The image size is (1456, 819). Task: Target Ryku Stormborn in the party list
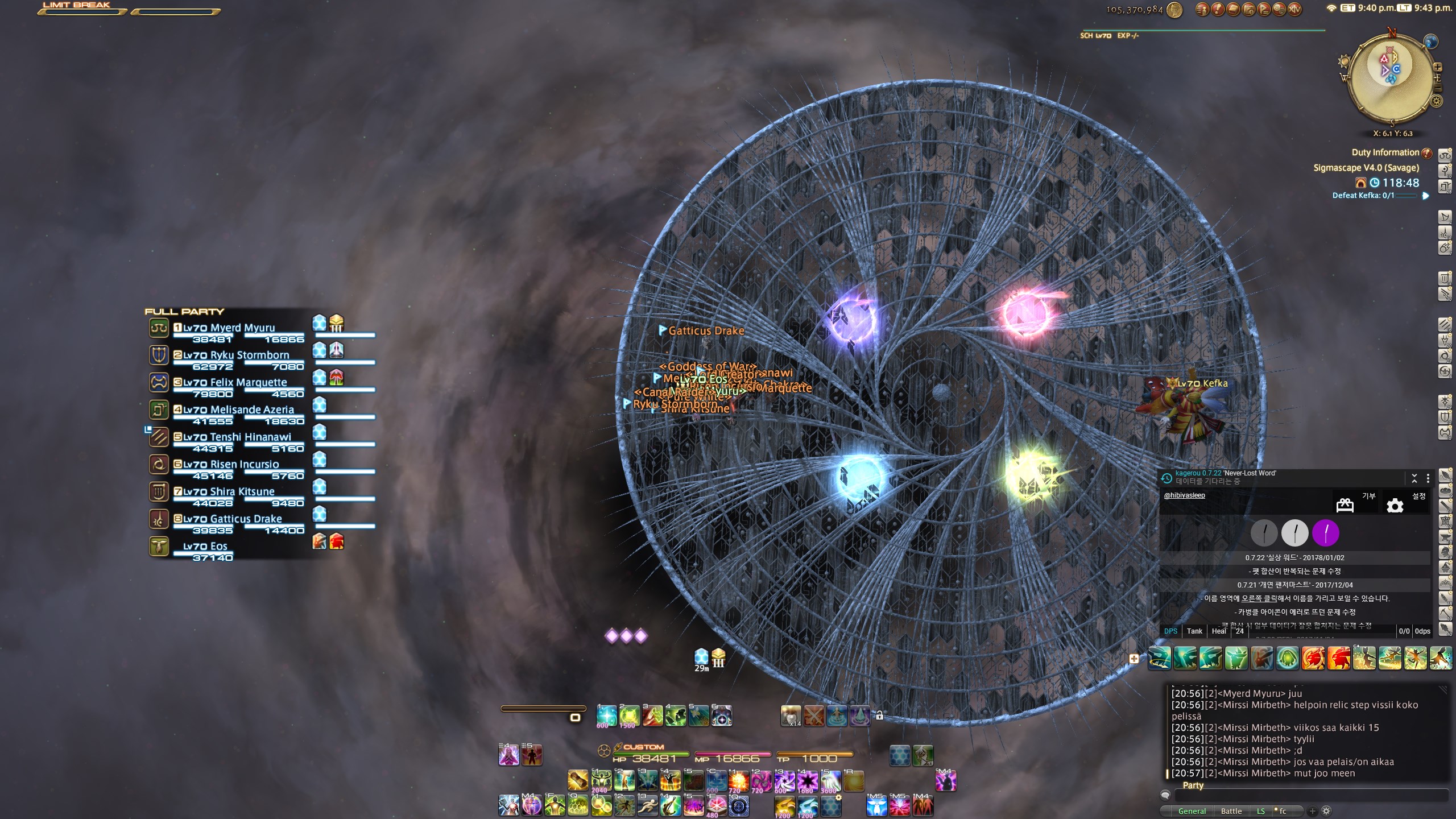tap(249, 355)
